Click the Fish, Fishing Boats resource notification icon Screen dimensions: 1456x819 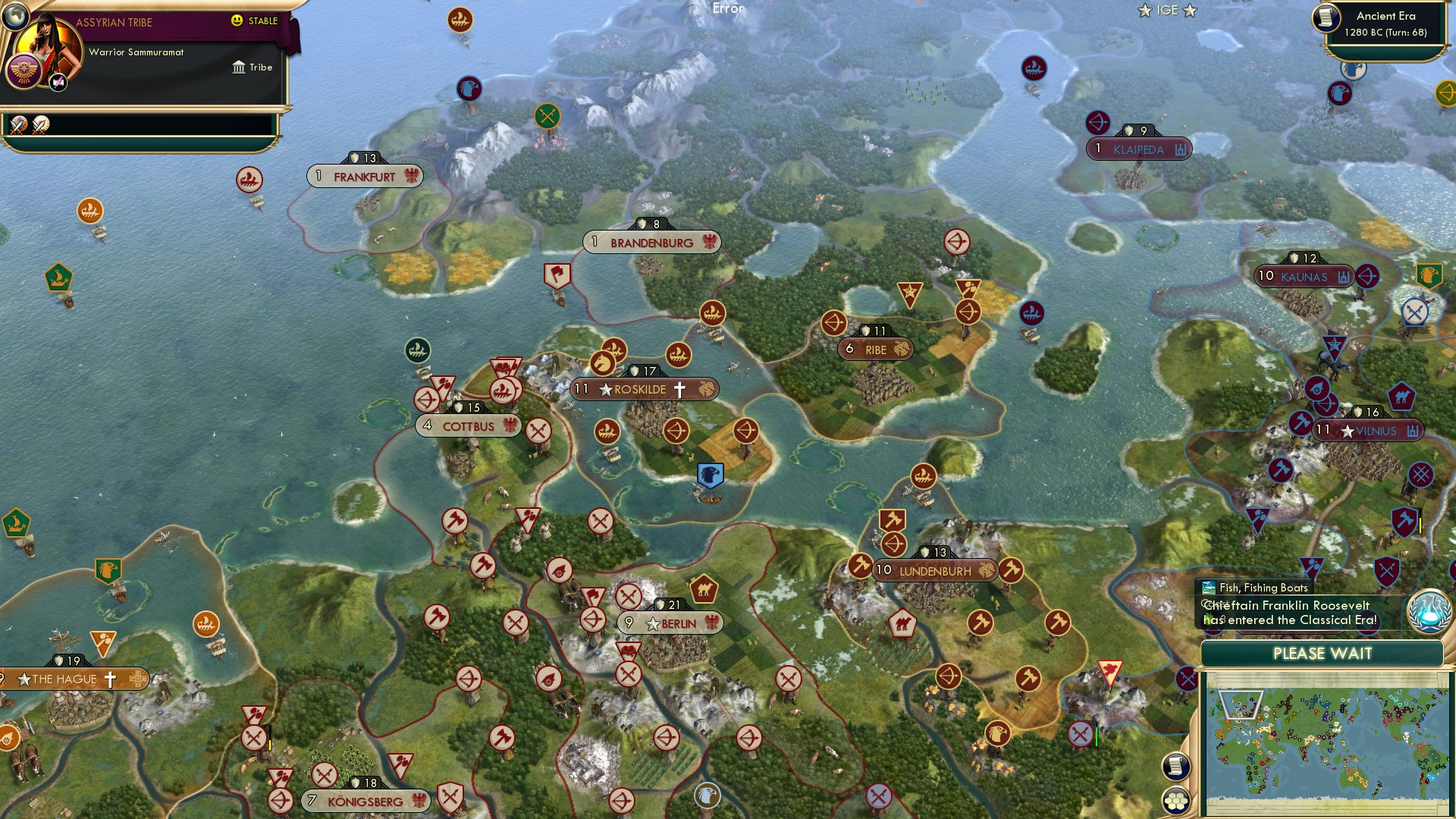[1208, 588]
